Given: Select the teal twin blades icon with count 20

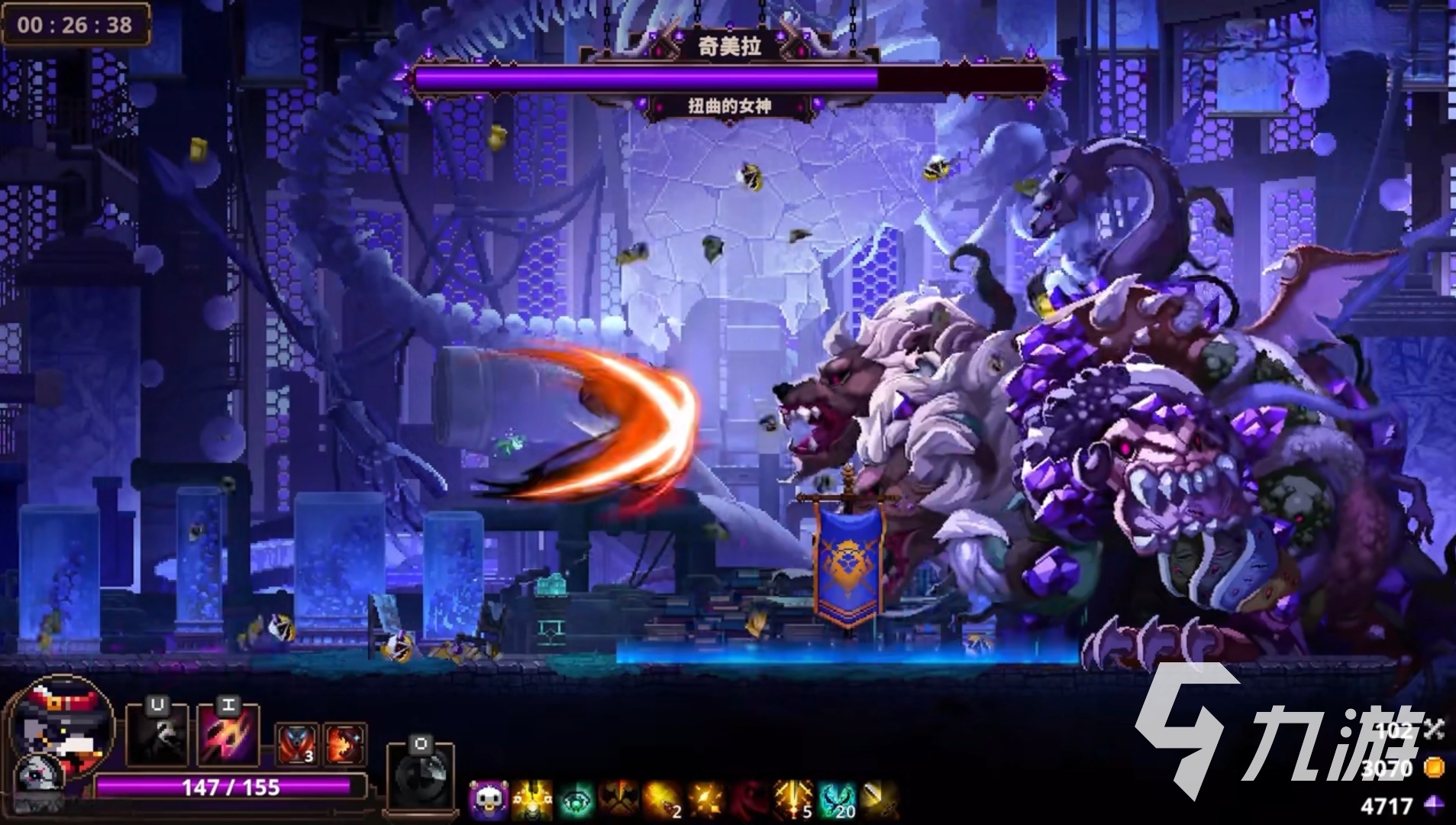Looking at the screenshot, I should coord(836,800).
